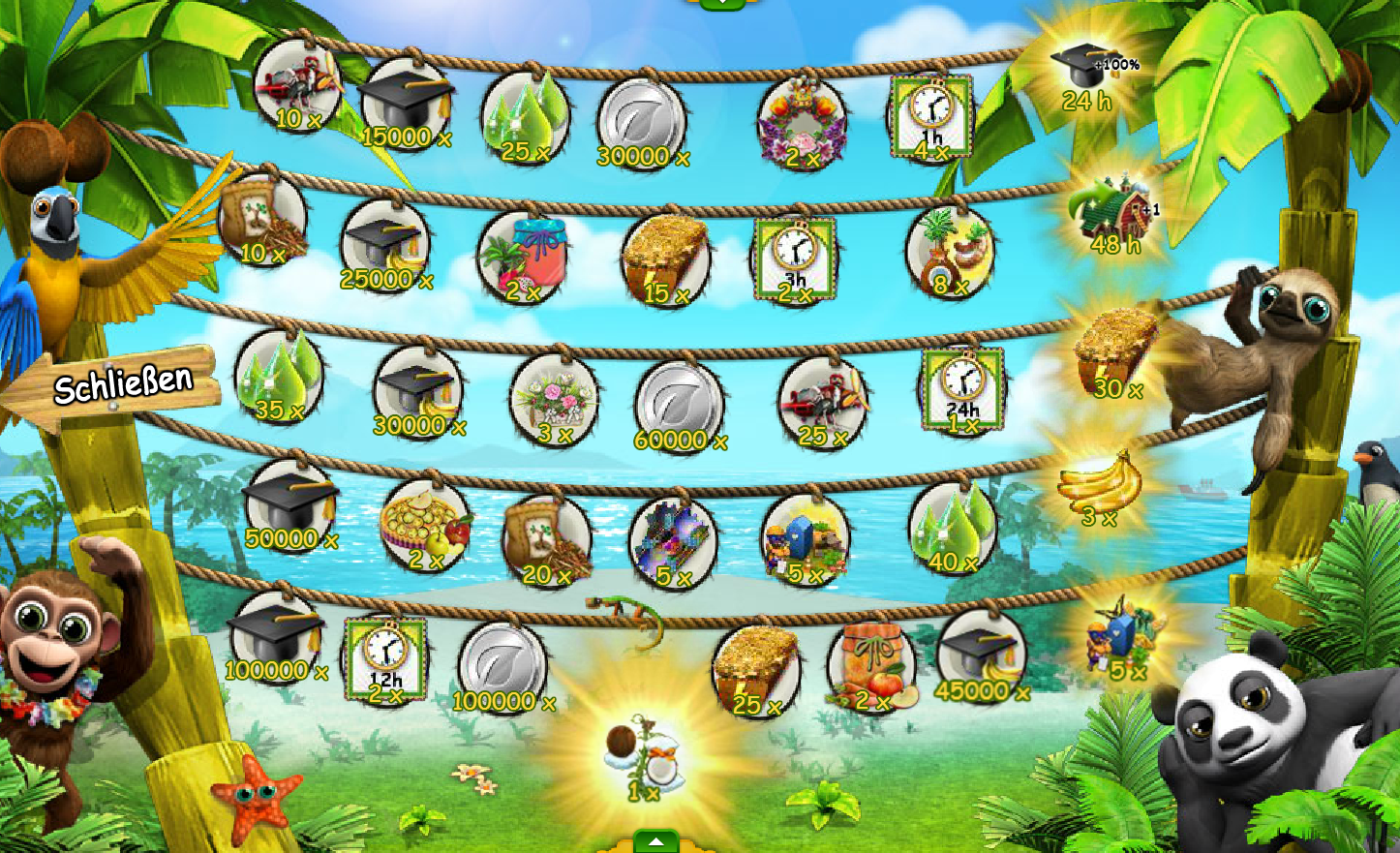The image size is (1400, 853).
Task: Choose the 2x blue-lidded jam jar reward
Action: (524, 257)
